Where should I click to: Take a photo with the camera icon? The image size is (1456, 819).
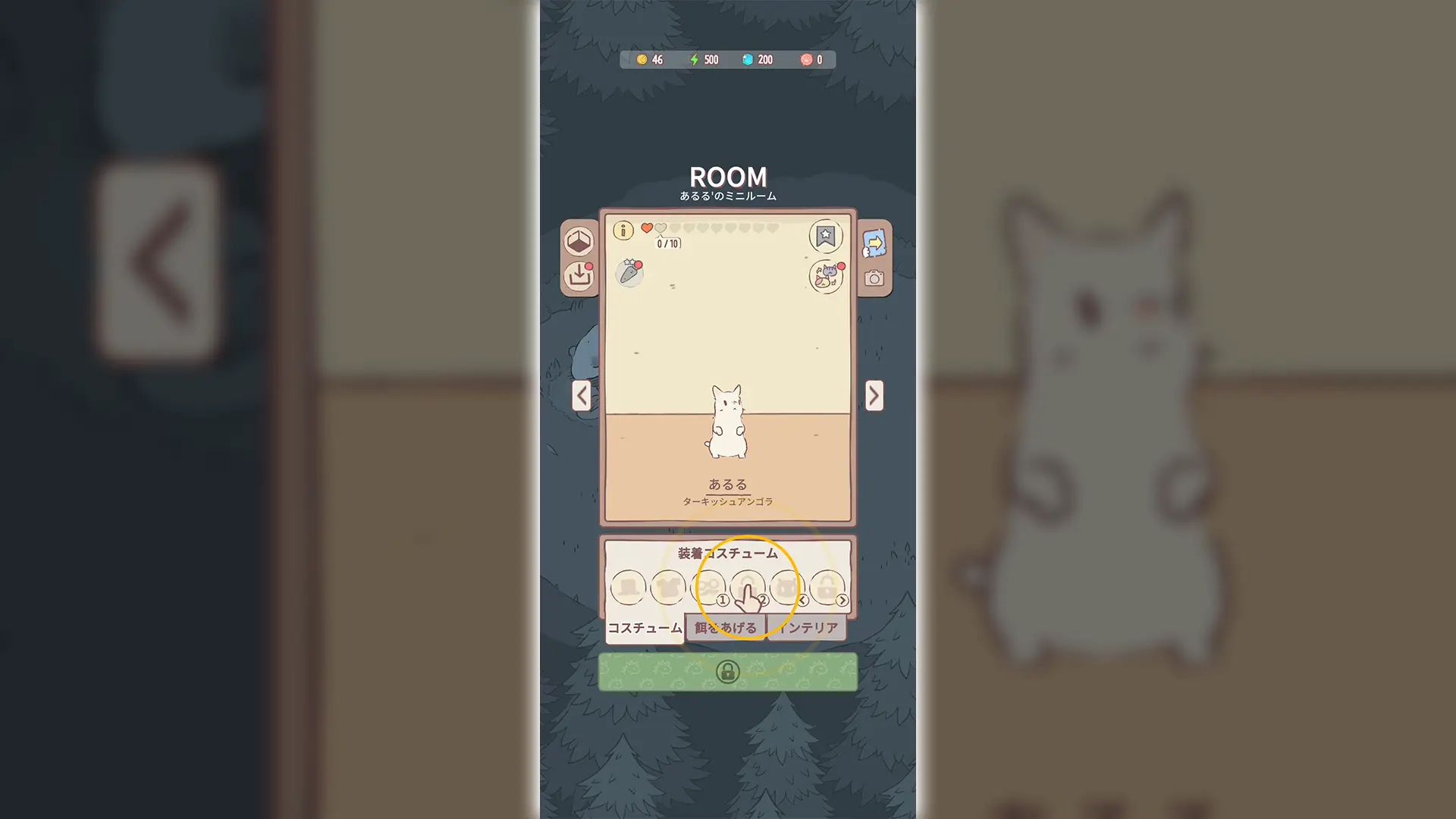tap(876, 280)
